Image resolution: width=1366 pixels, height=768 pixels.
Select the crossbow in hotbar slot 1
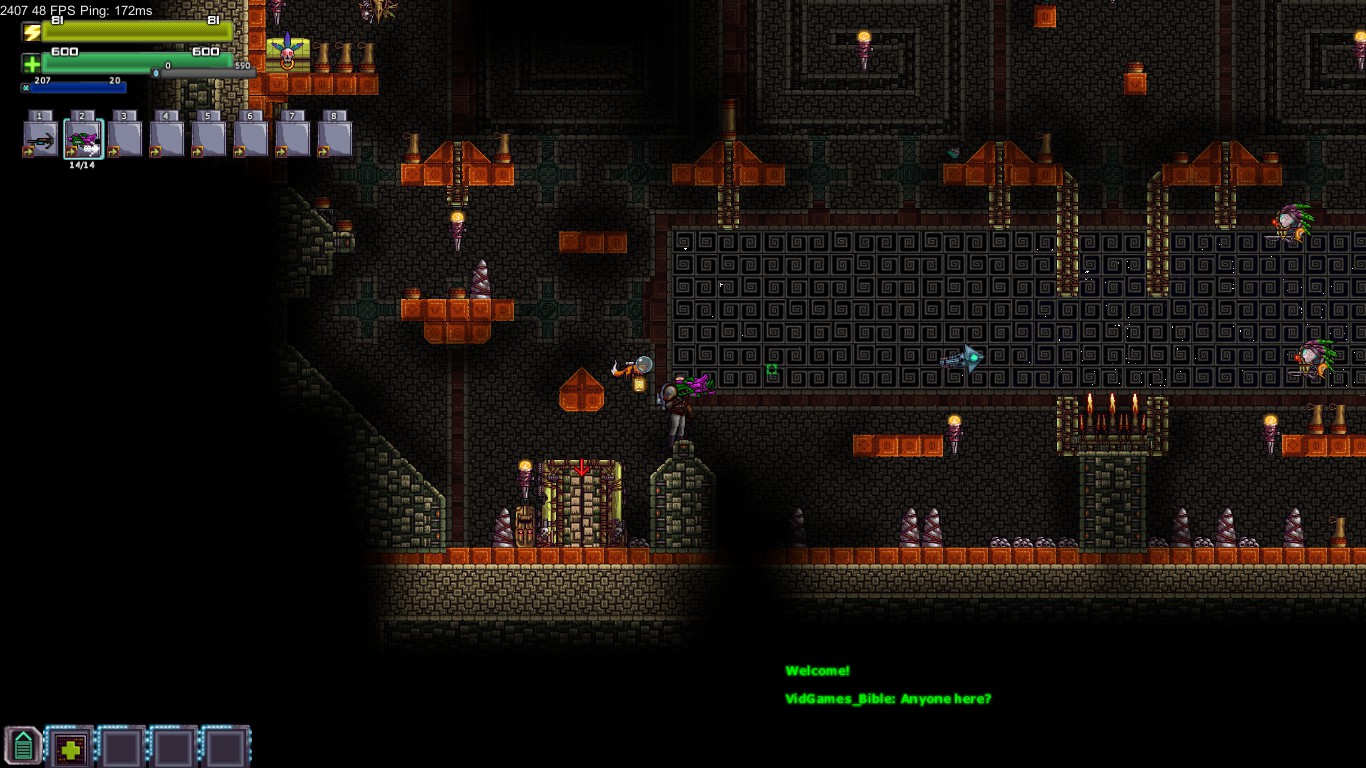pyautogui.click(x=41, y=140)
